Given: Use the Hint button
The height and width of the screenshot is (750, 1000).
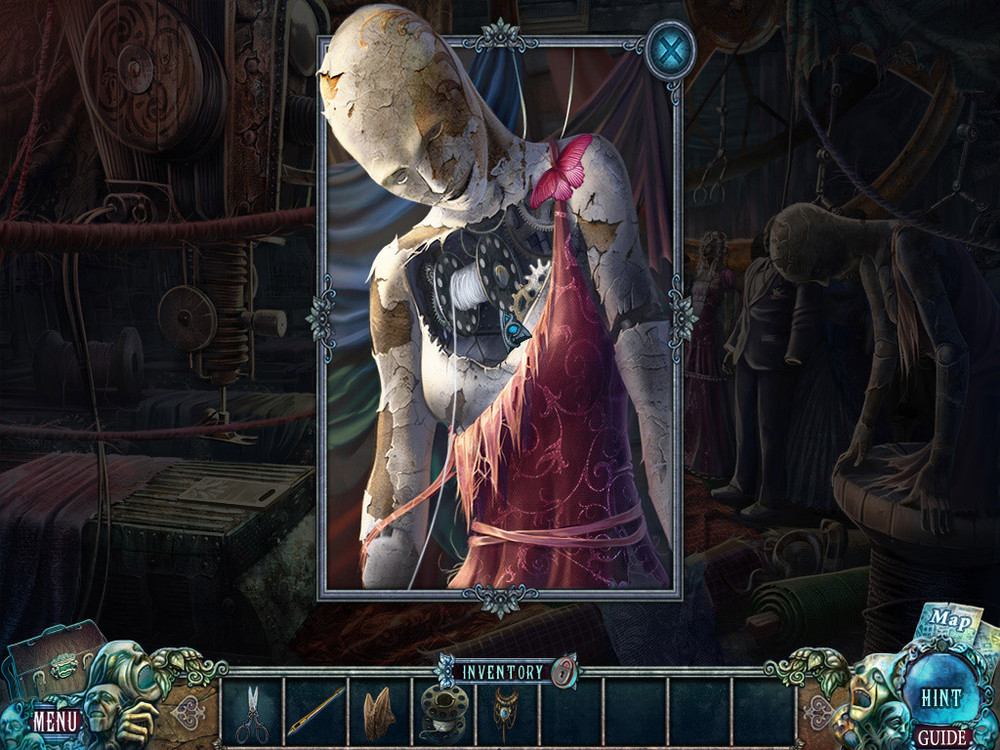Looking at the screenshot, I should tap(940, 698).
